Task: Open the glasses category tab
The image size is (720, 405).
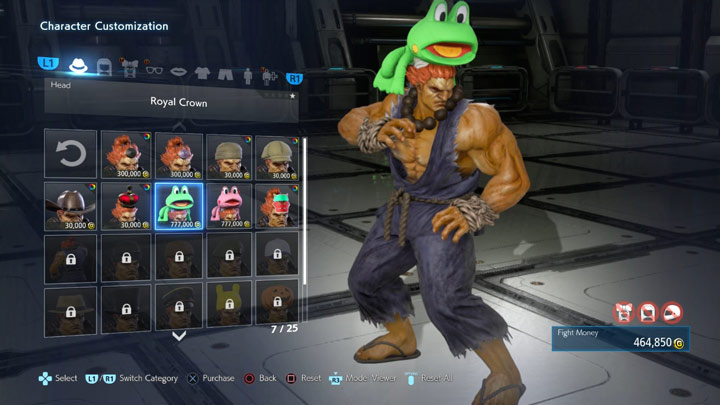Action: [x=154, y=68]
